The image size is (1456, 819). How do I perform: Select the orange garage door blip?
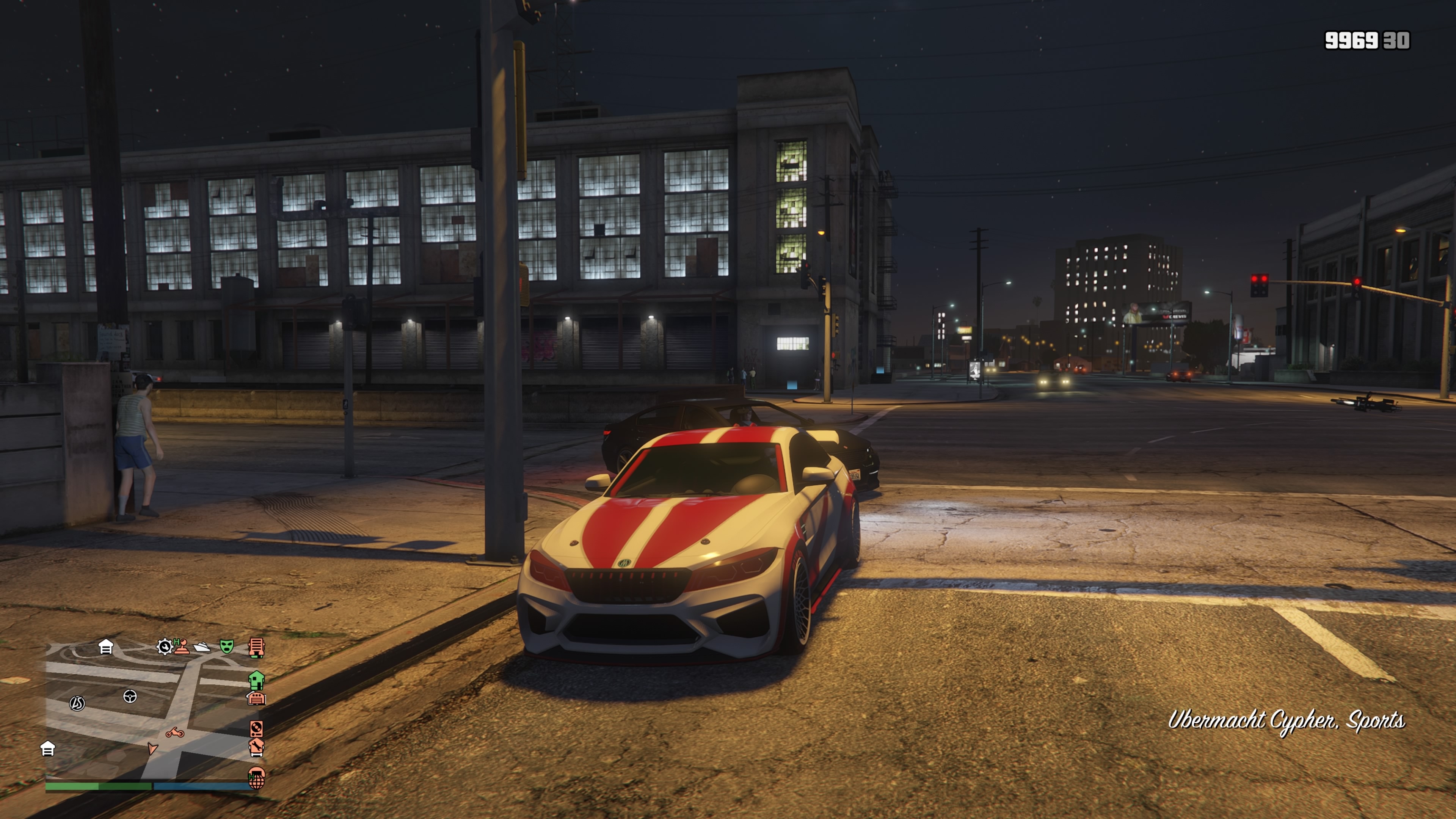coord(257,698)
